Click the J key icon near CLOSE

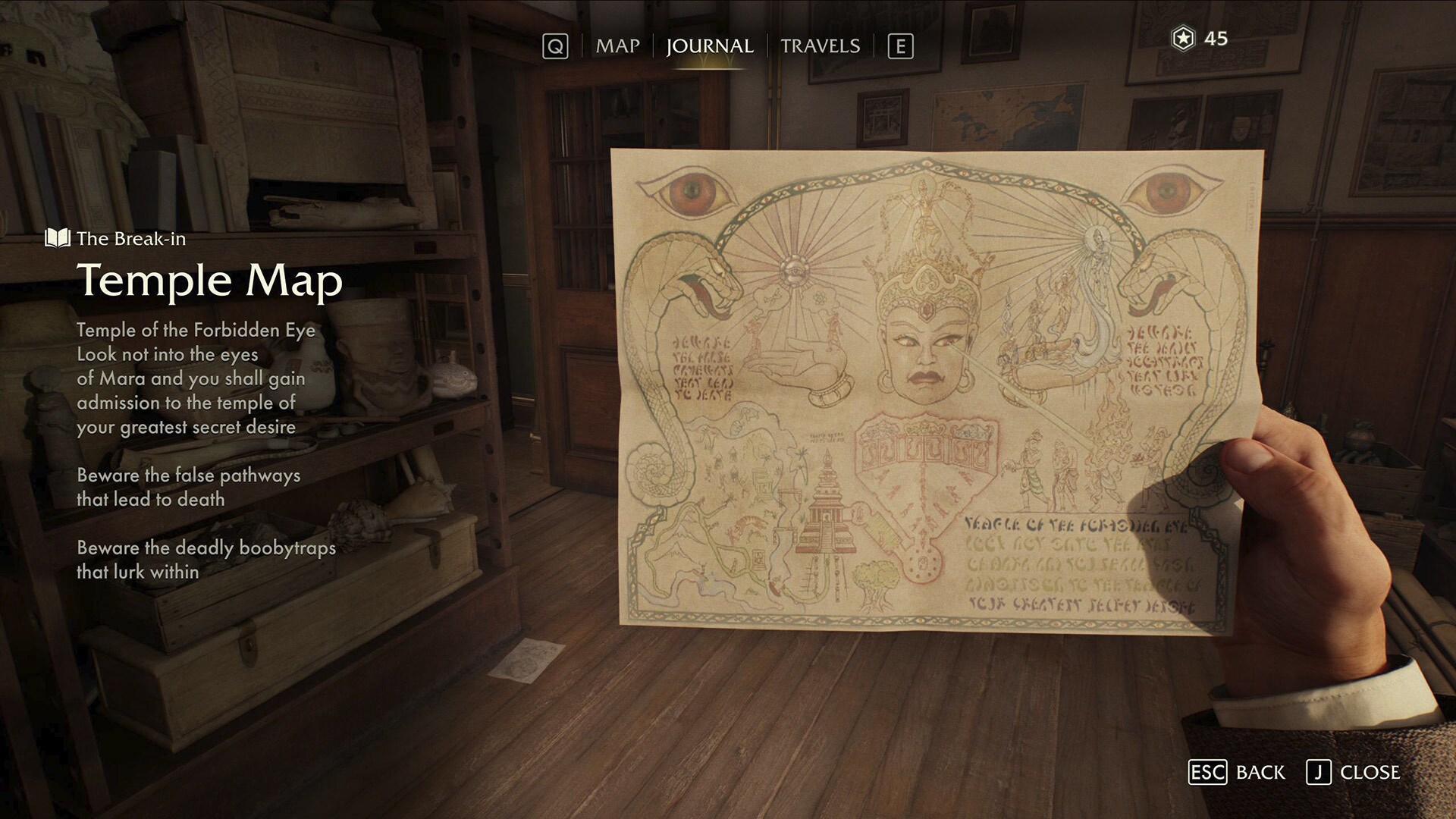1319,773
